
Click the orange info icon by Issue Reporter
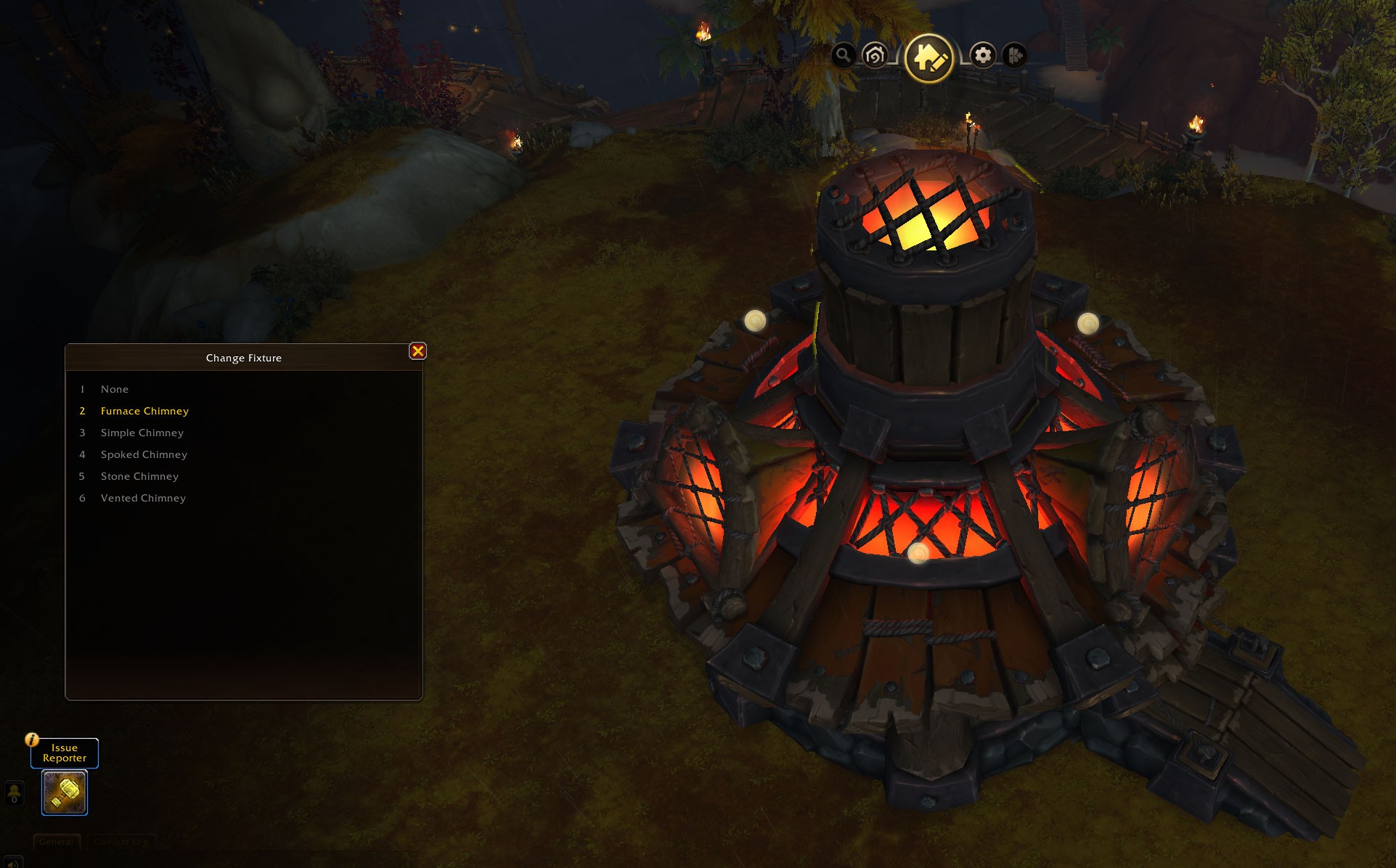click(x=32, y=740)
